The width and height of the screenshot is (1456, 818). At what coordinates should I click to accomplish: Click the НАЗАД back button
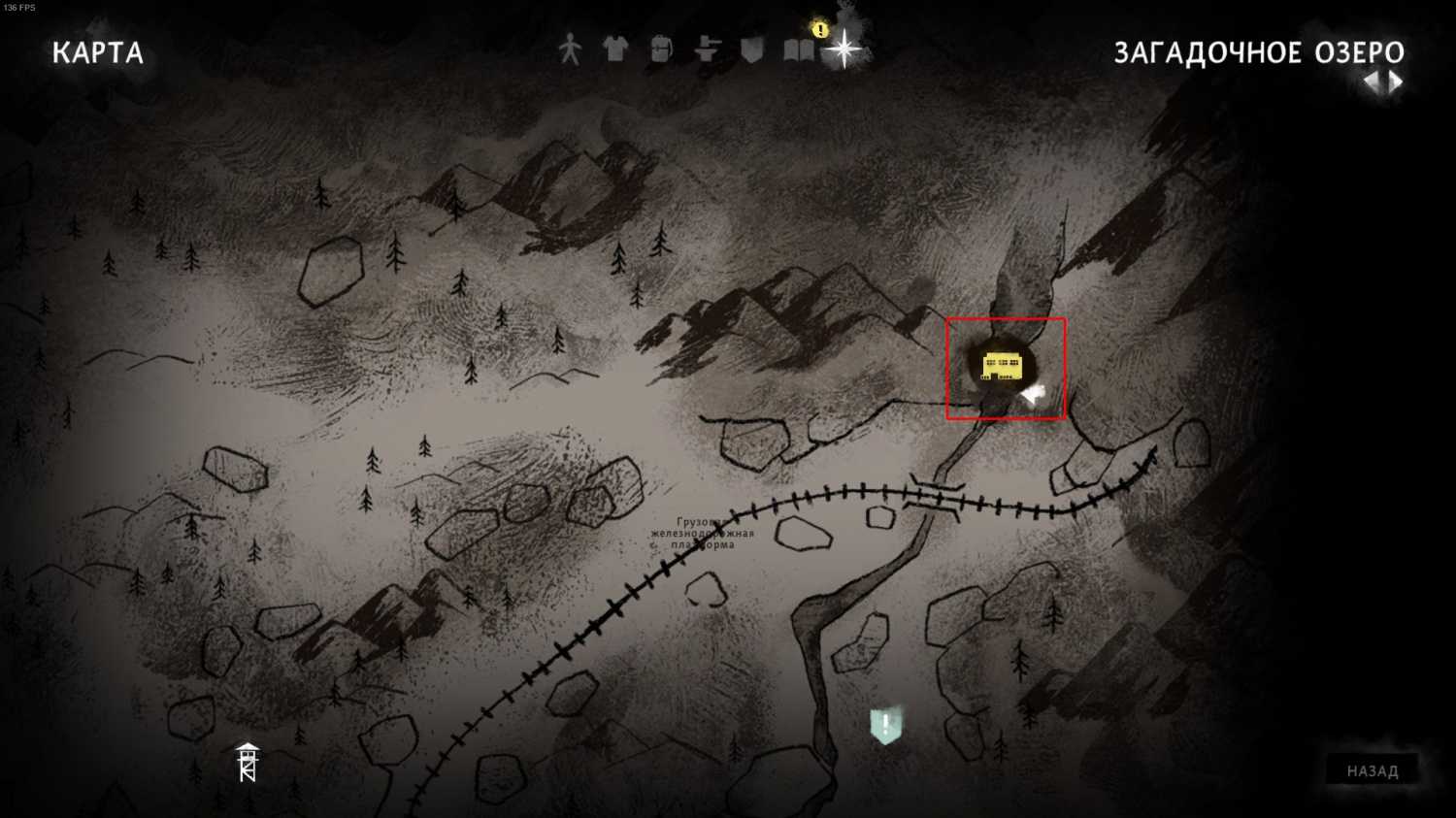coord(1372,770)
